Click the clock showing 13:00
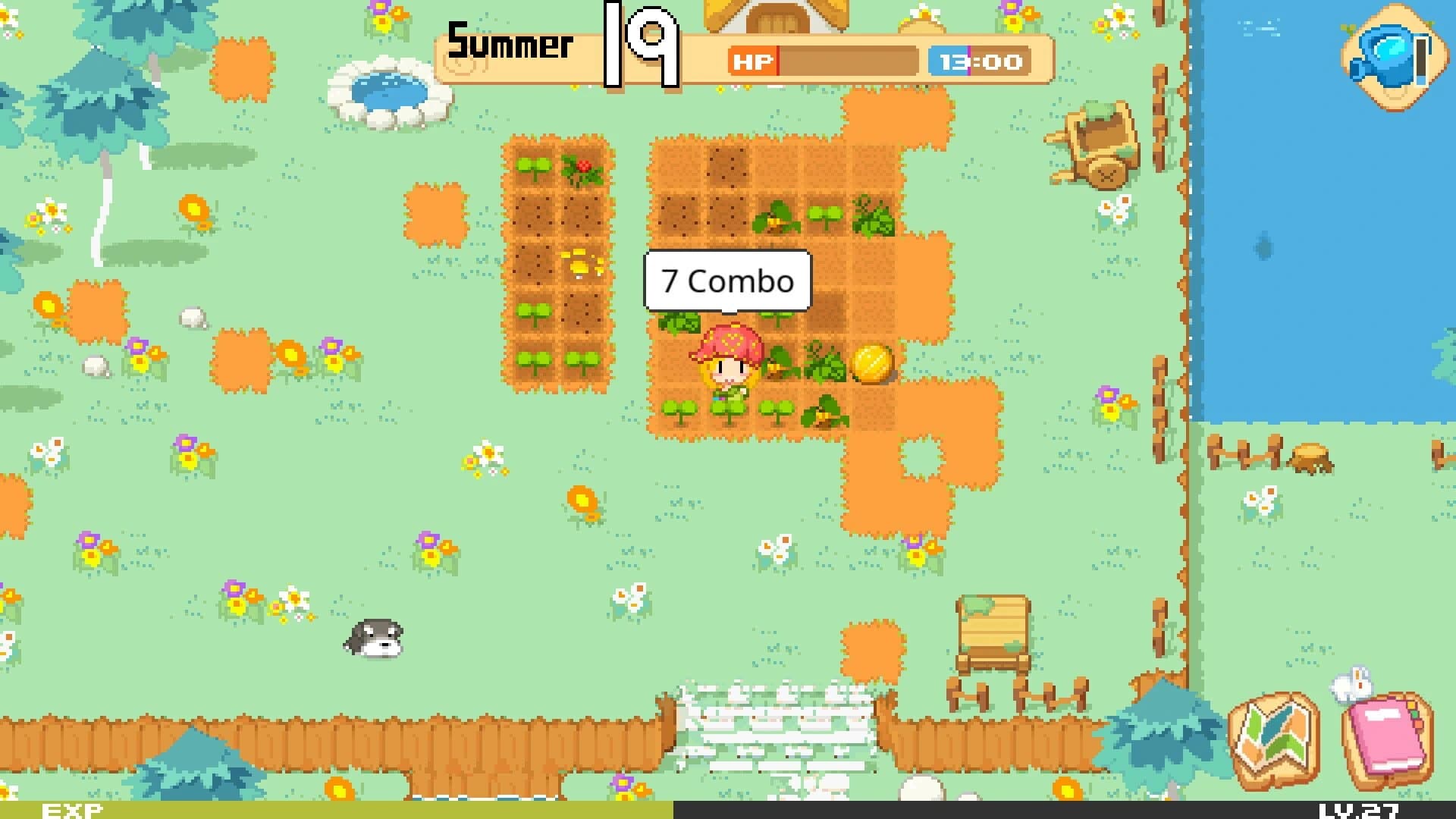 coord(977,62)
